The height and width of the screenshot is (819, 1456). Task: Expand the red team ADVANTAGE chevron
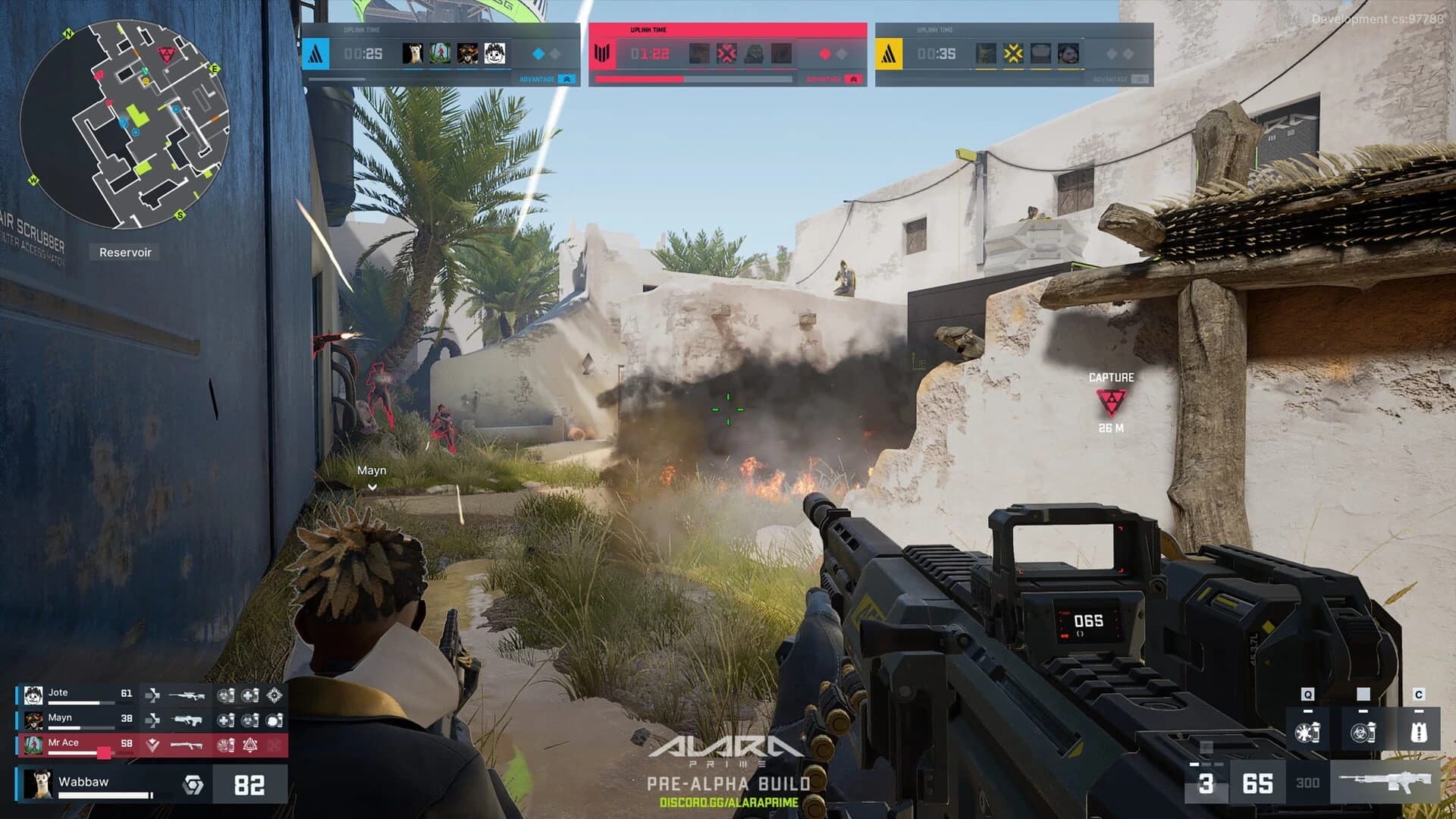pos(852,78)
